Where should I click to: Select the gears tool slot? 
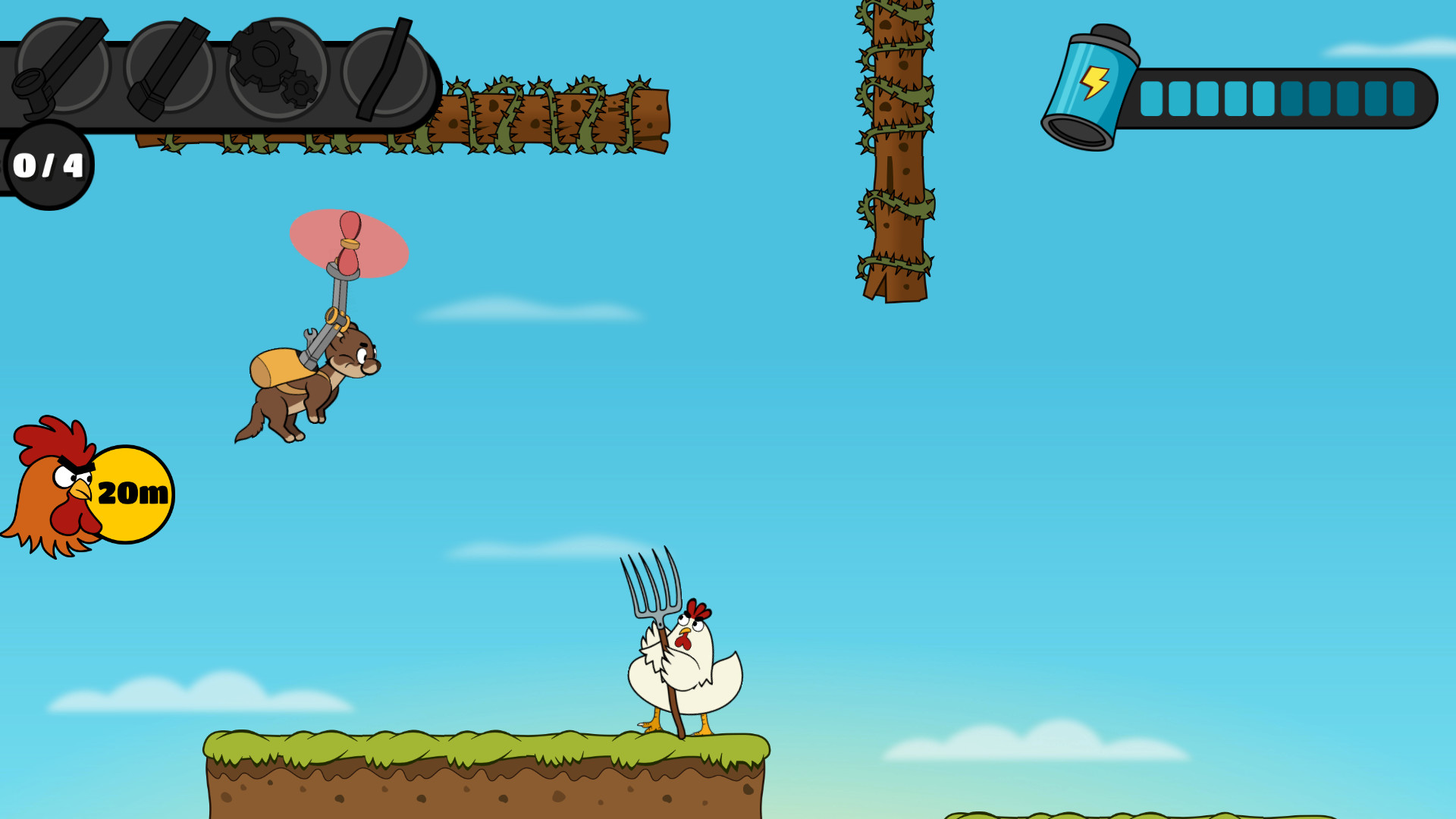click(x=277, y=72)
